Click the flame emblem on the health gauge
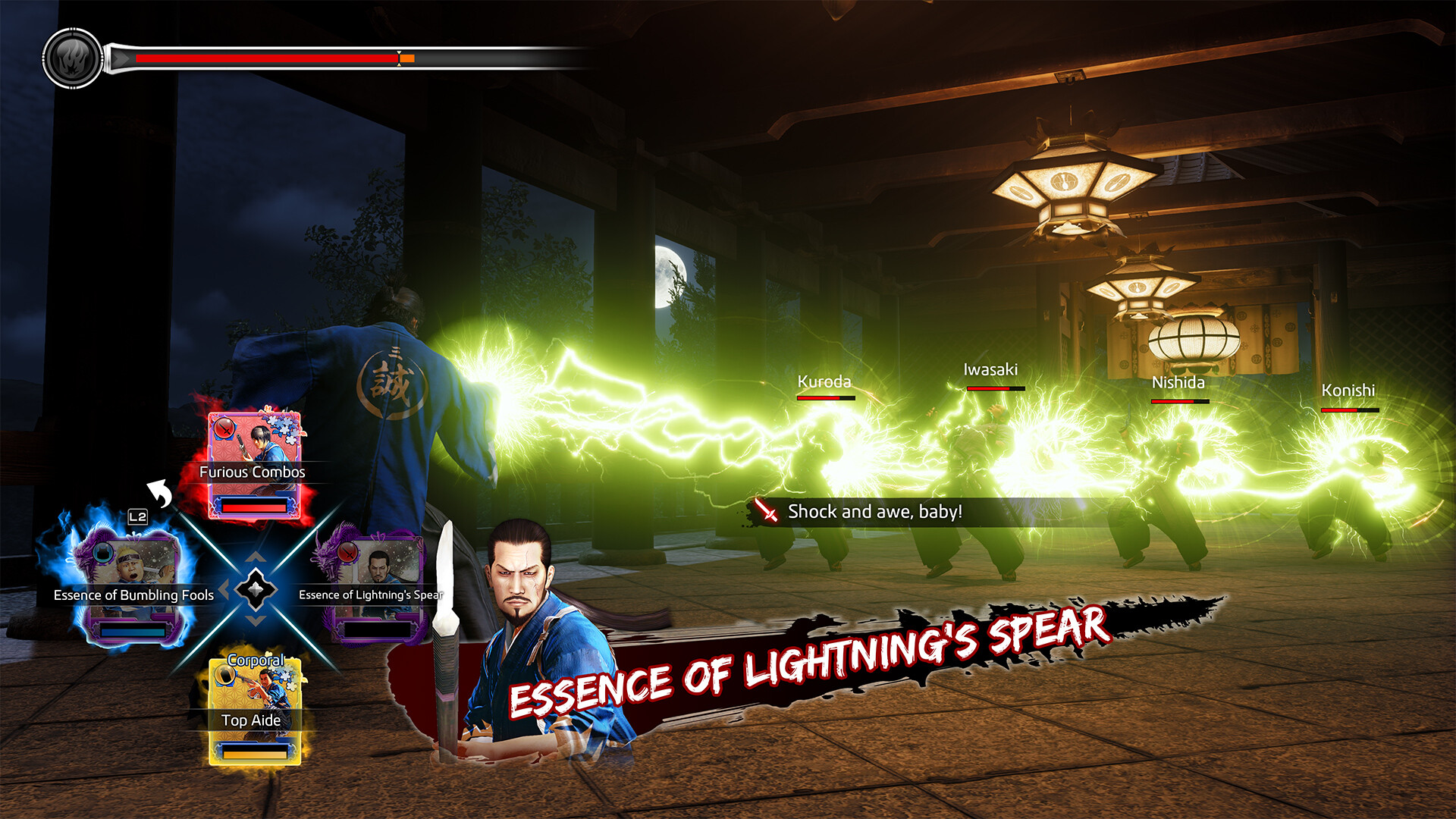The image size is (1456, 819). click(x=72, y=56)
